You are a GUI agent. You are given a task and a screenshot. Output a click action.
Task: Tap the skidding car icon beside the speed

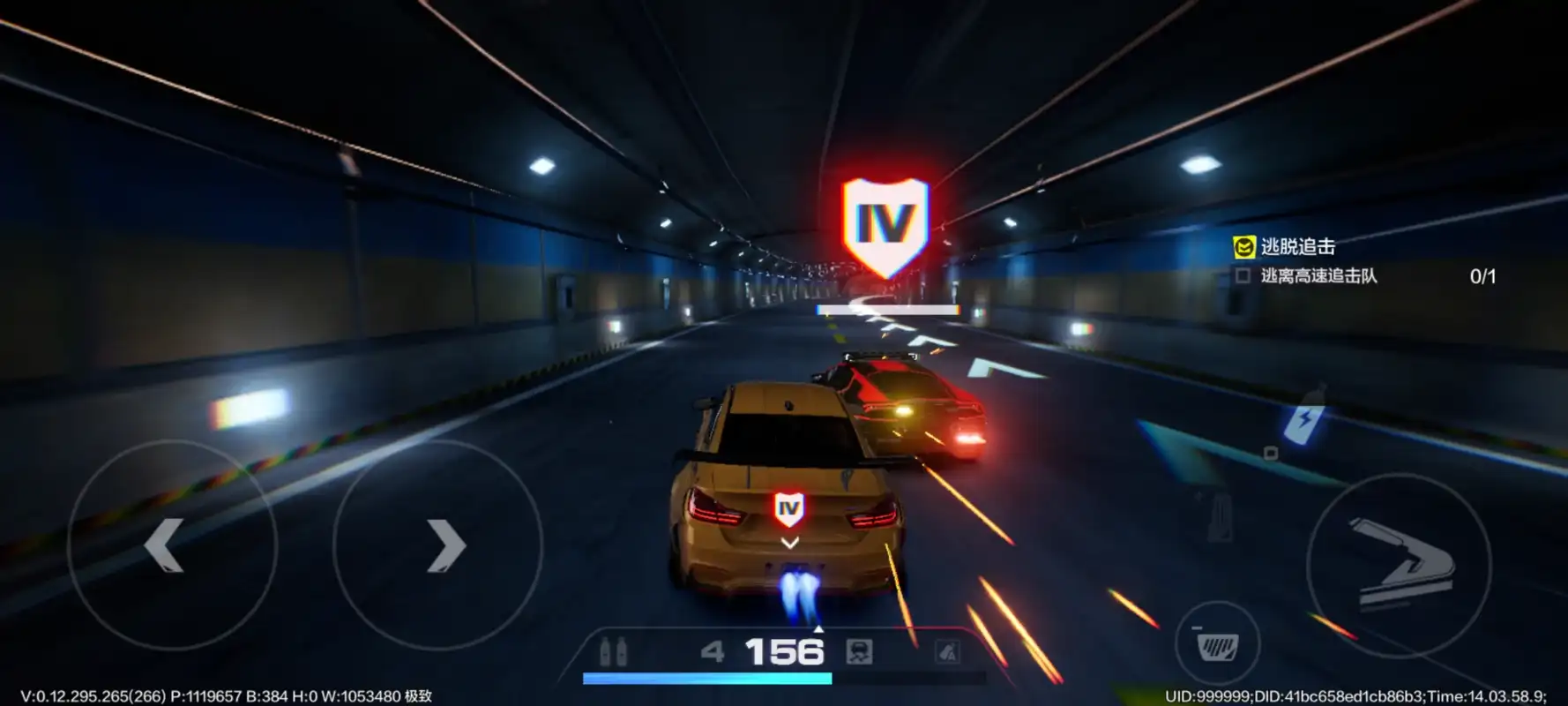pyautogui.click(x=859, y=652)
